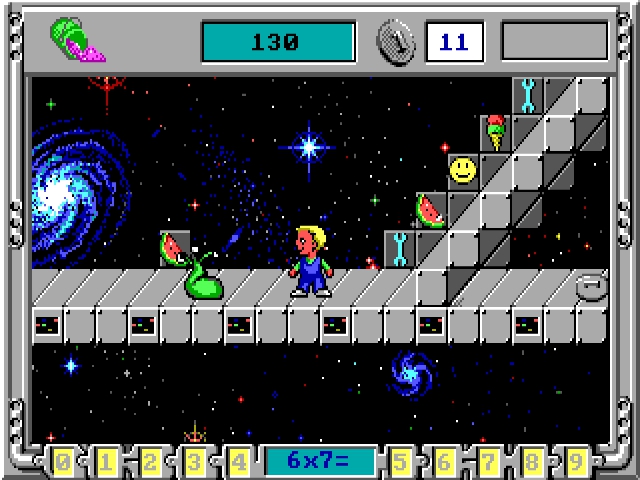
Task: Choose the number 9 tile
Action: click(x=577, y=462)
